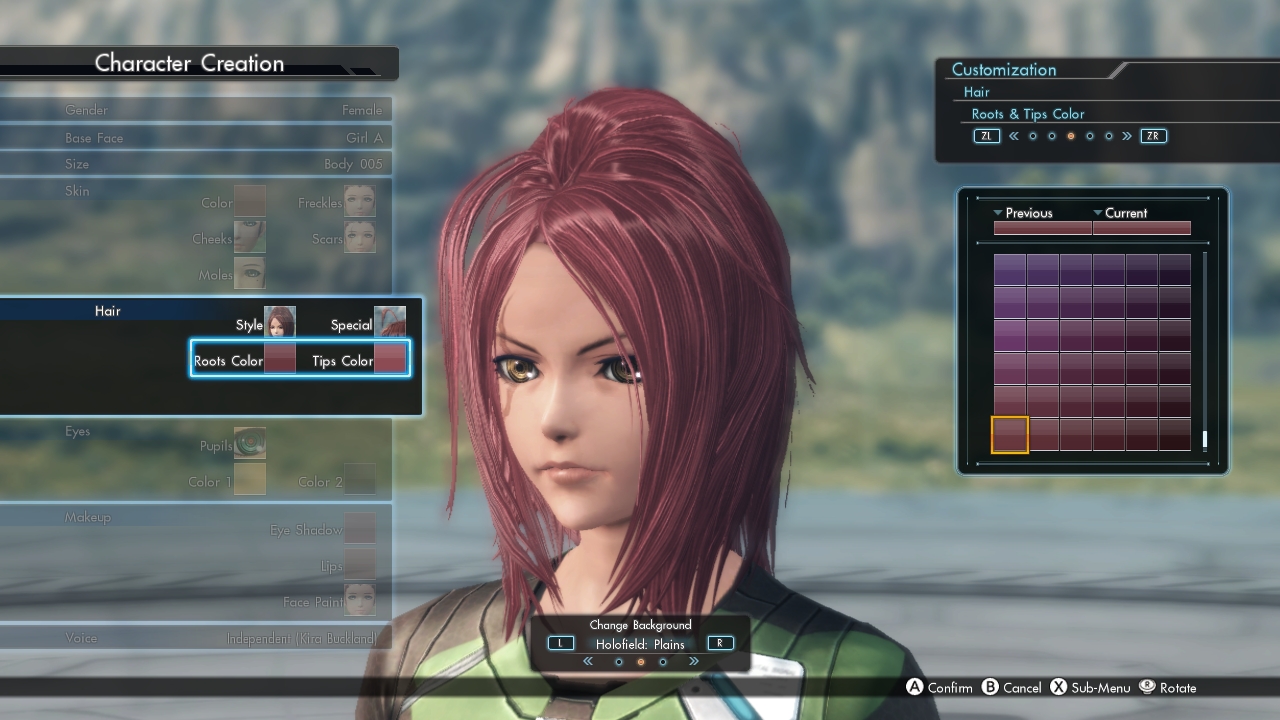Select the skin Color swatch

tap(250, 200)
